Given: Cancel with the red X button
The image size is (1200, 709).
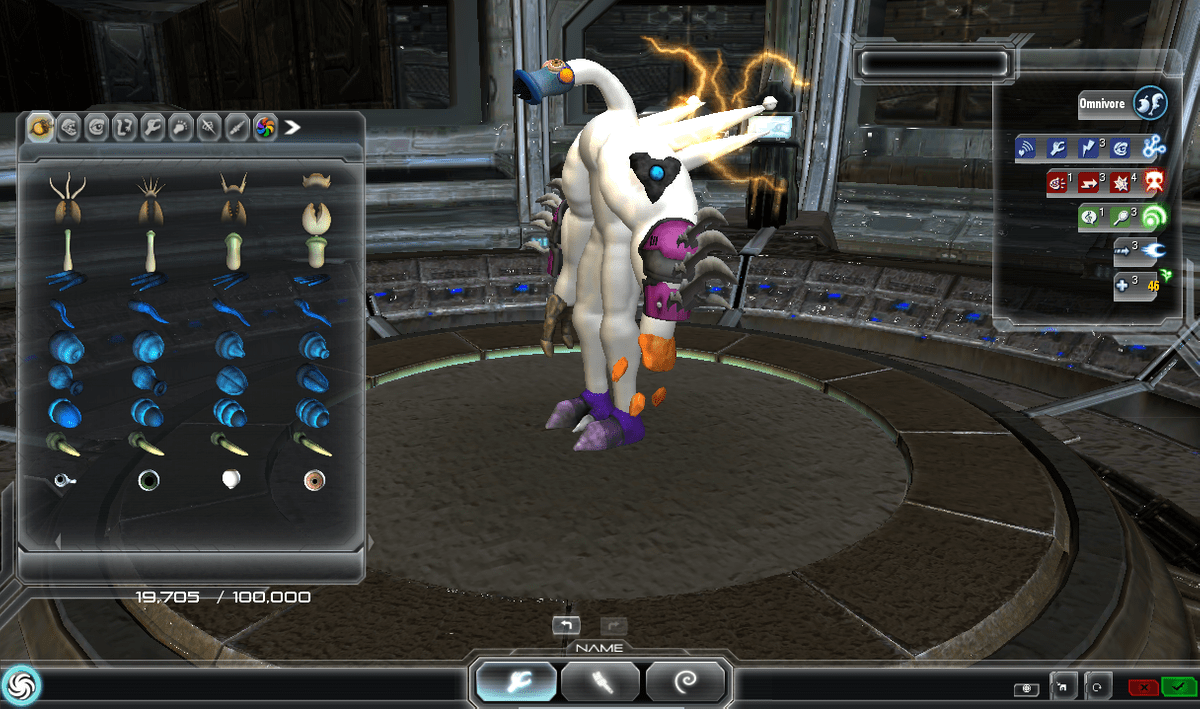Looking at the screenshot, I should [1143, 687].
